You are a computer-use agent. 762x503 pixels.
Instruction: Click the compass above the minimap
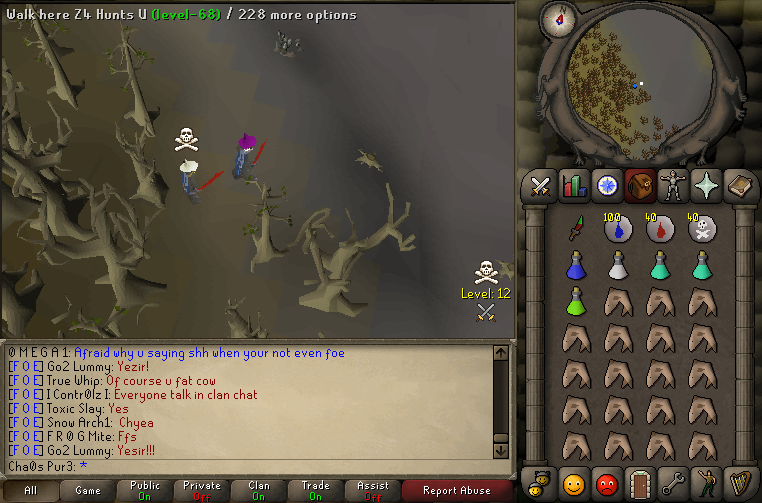[557, 18]
